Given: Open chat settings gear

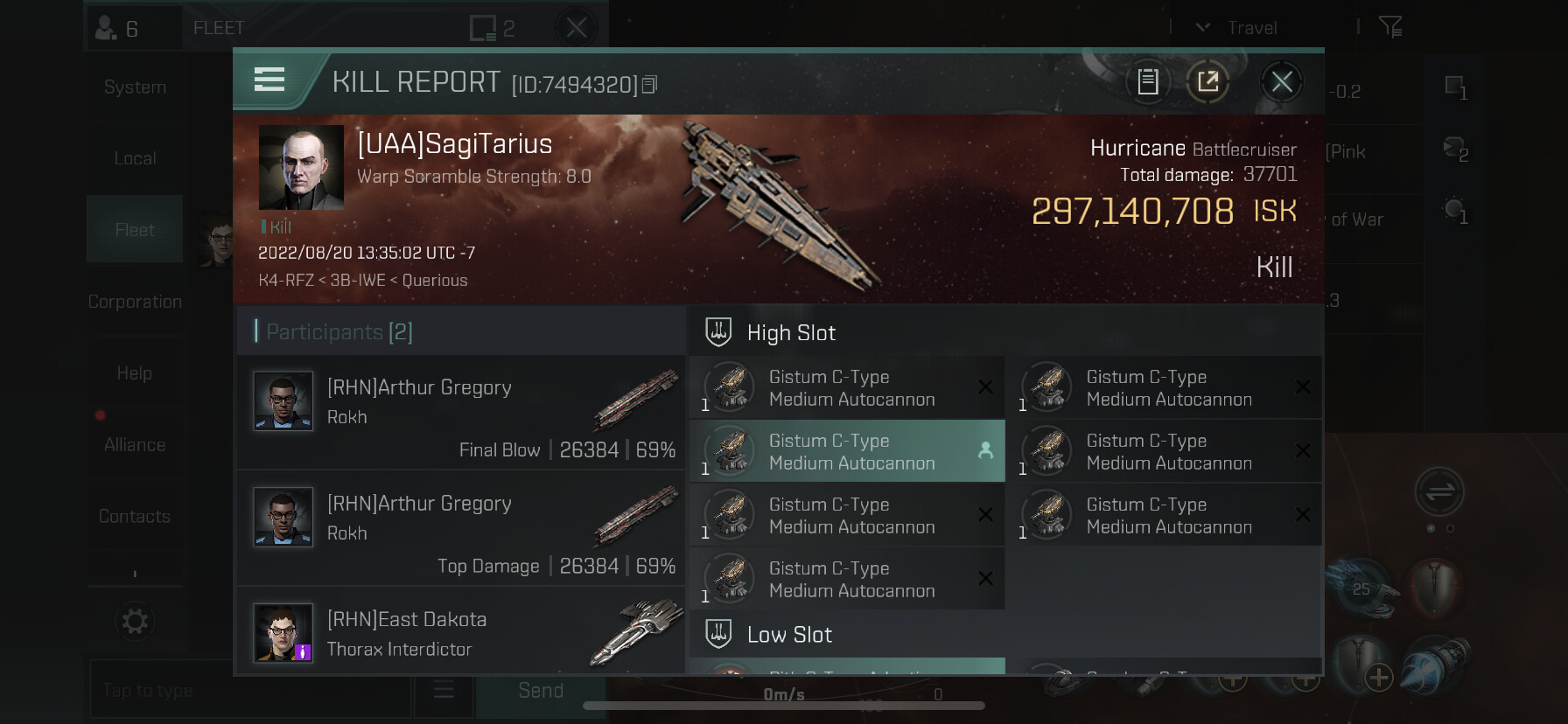Looking at the screenshot, I should click(x=135, y=622).
